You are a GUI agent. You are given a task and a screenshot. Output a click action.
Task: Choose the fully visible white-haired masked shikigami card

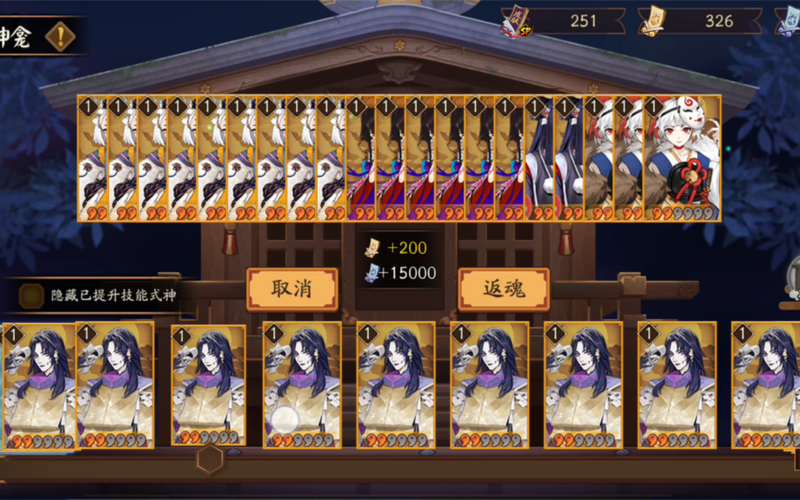[682, 157]
